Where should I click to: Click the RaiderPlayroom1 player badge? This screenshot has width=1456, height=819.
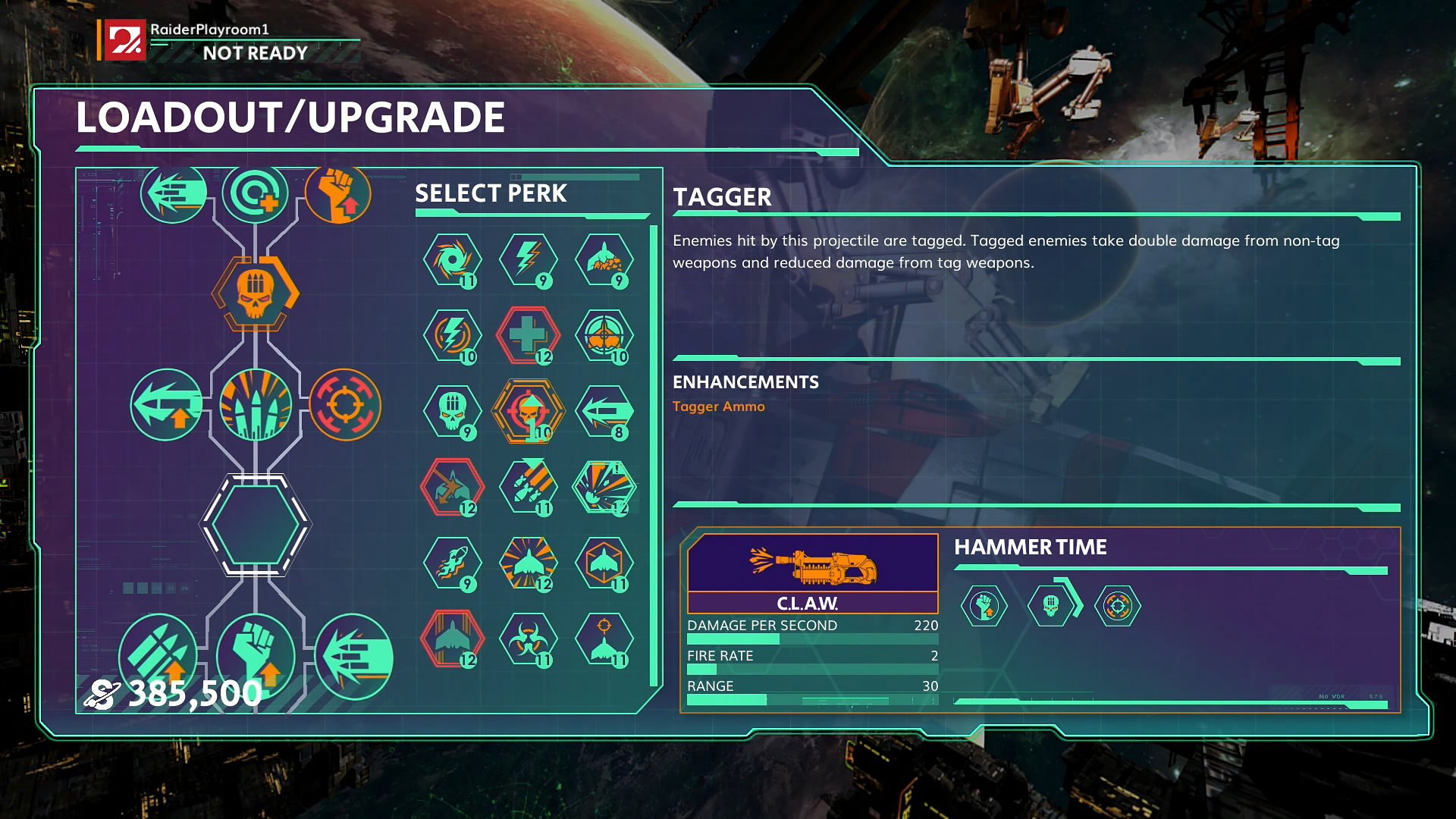click(x=125, y=40)
